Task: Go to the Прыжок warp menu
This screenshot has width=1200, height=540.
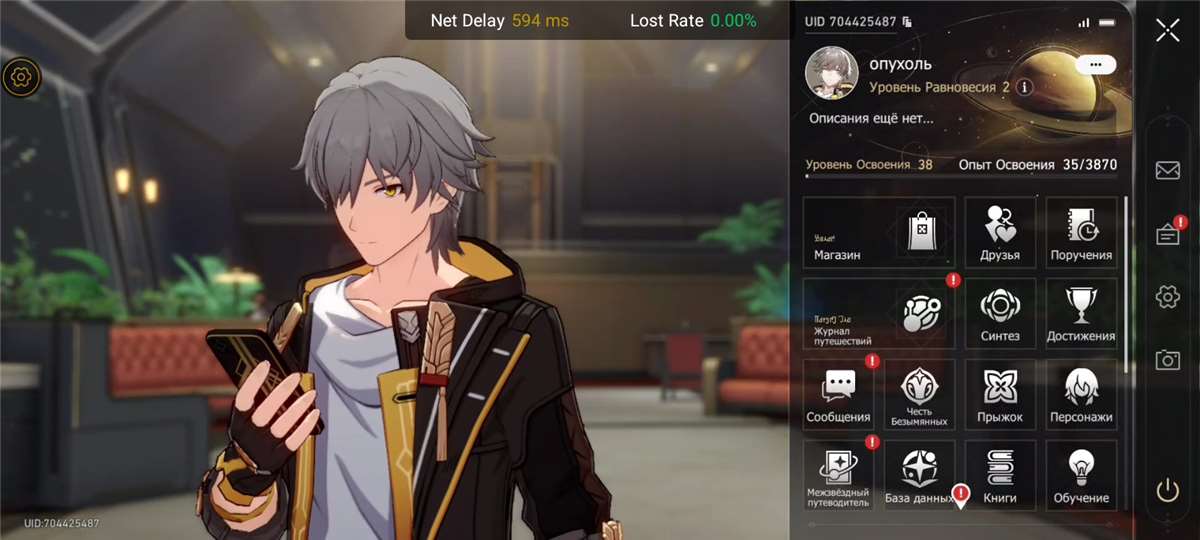Action: pyautogui.click(x=999, y=395)
